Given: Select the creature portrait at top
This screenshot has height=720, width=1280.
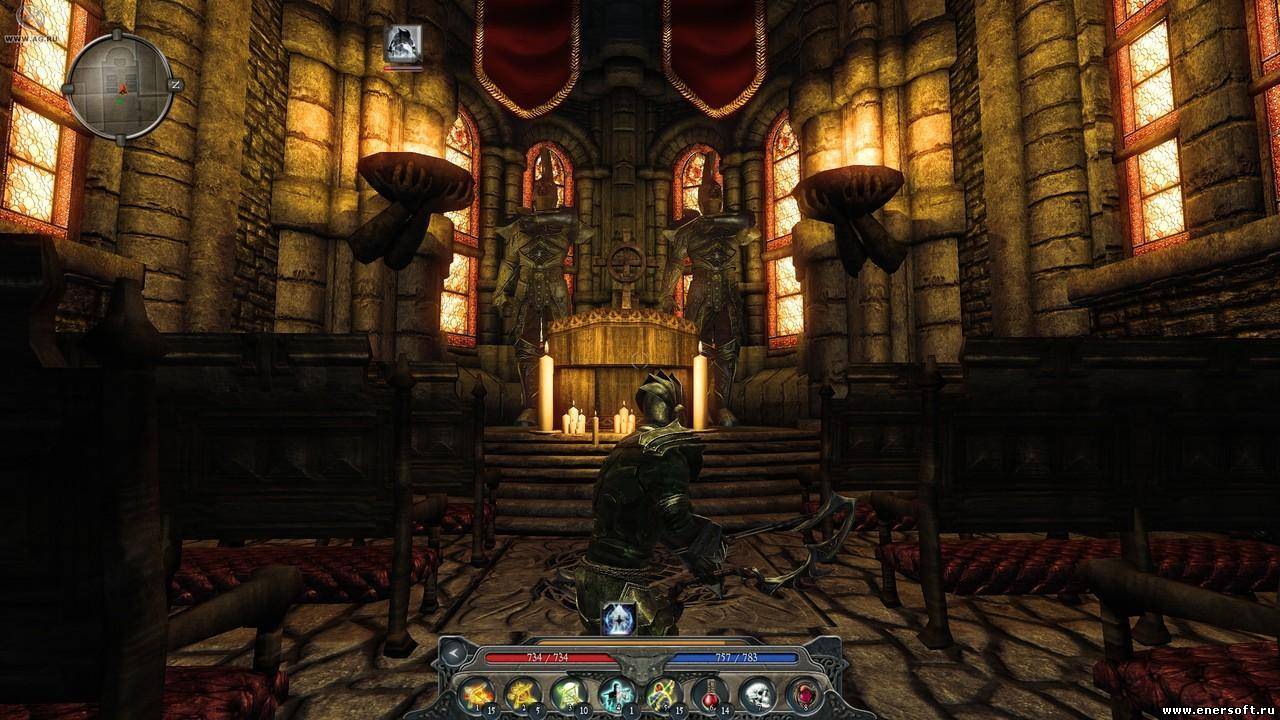Looking at the screenshot, I should pyautogui.click(x=403, y=43).
